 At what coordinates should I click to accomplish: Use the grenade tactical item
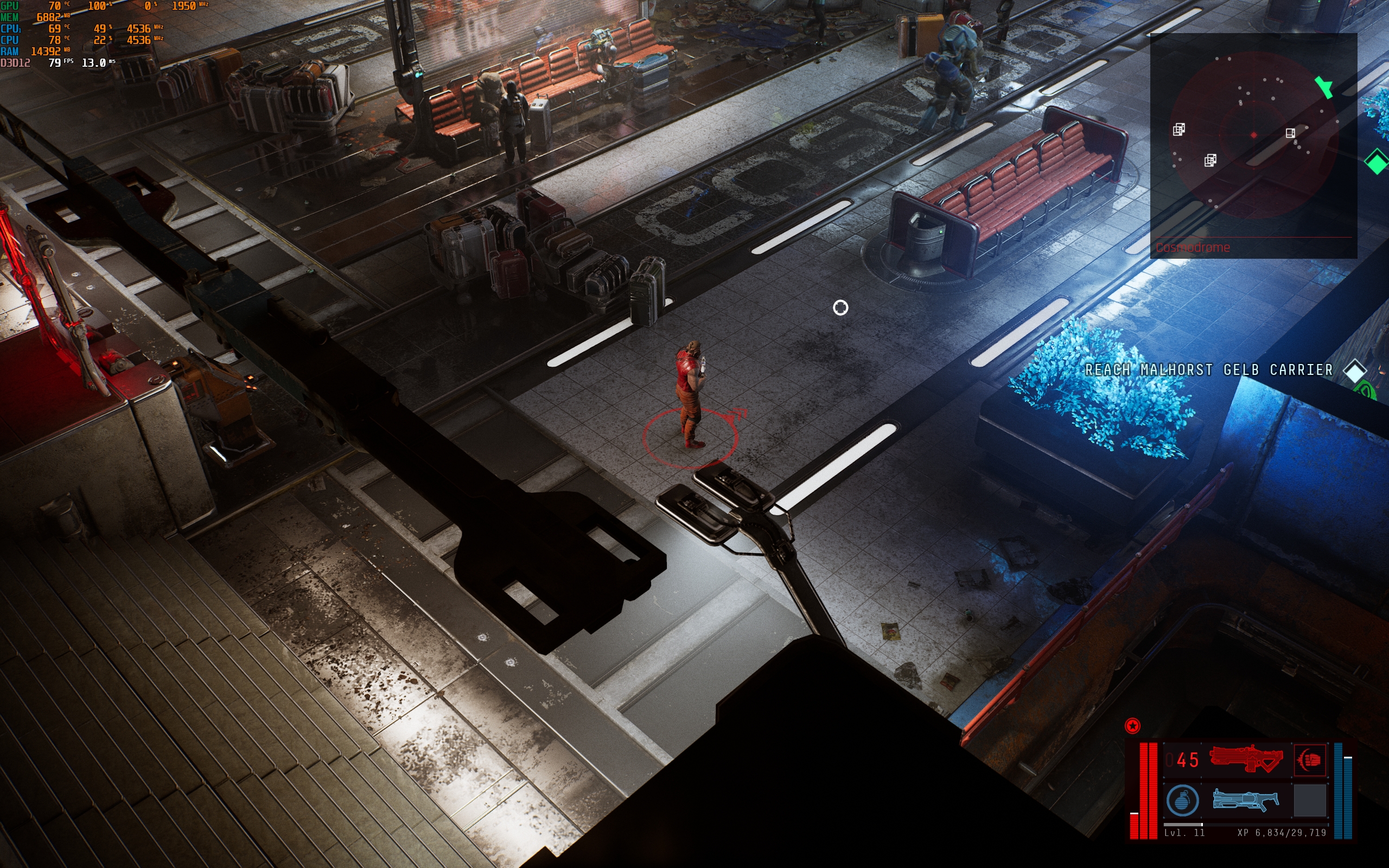[1182, 800]
